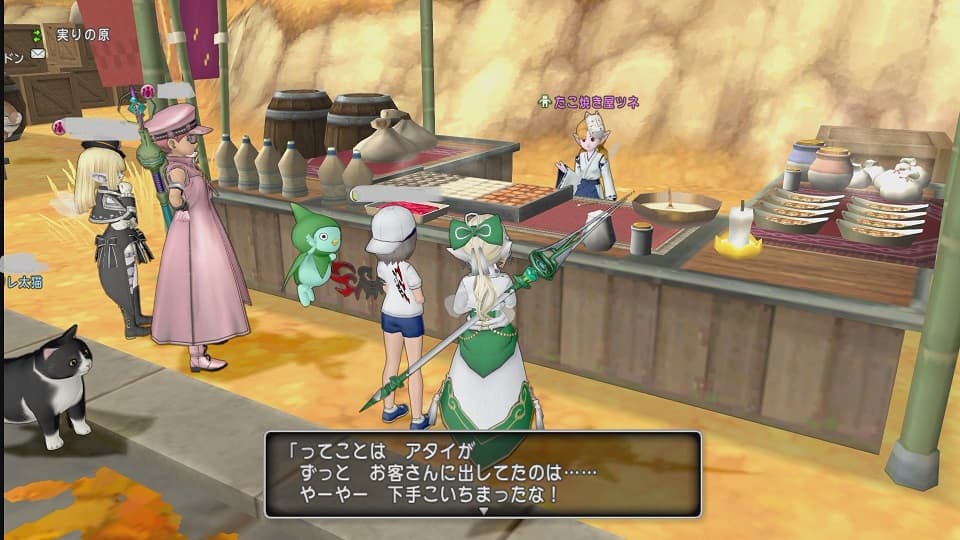960x540 pixels.
Task: Click the dialogue text box to continue
Action: [x=482, y=473]
